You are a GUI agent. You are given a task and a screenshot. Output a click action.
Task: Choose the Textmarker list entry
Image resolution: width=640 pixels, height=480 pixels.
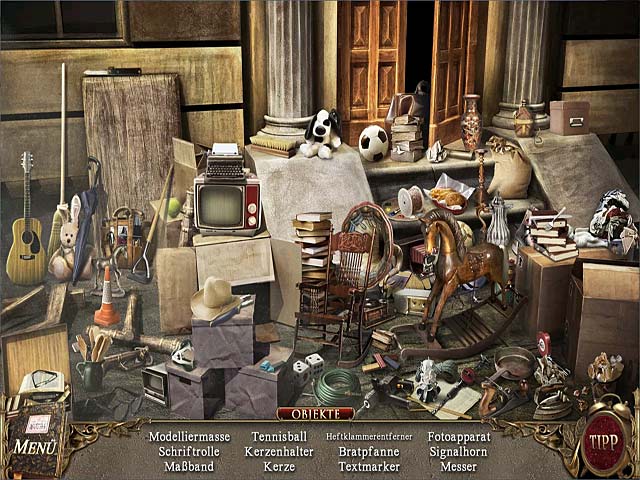369,467
